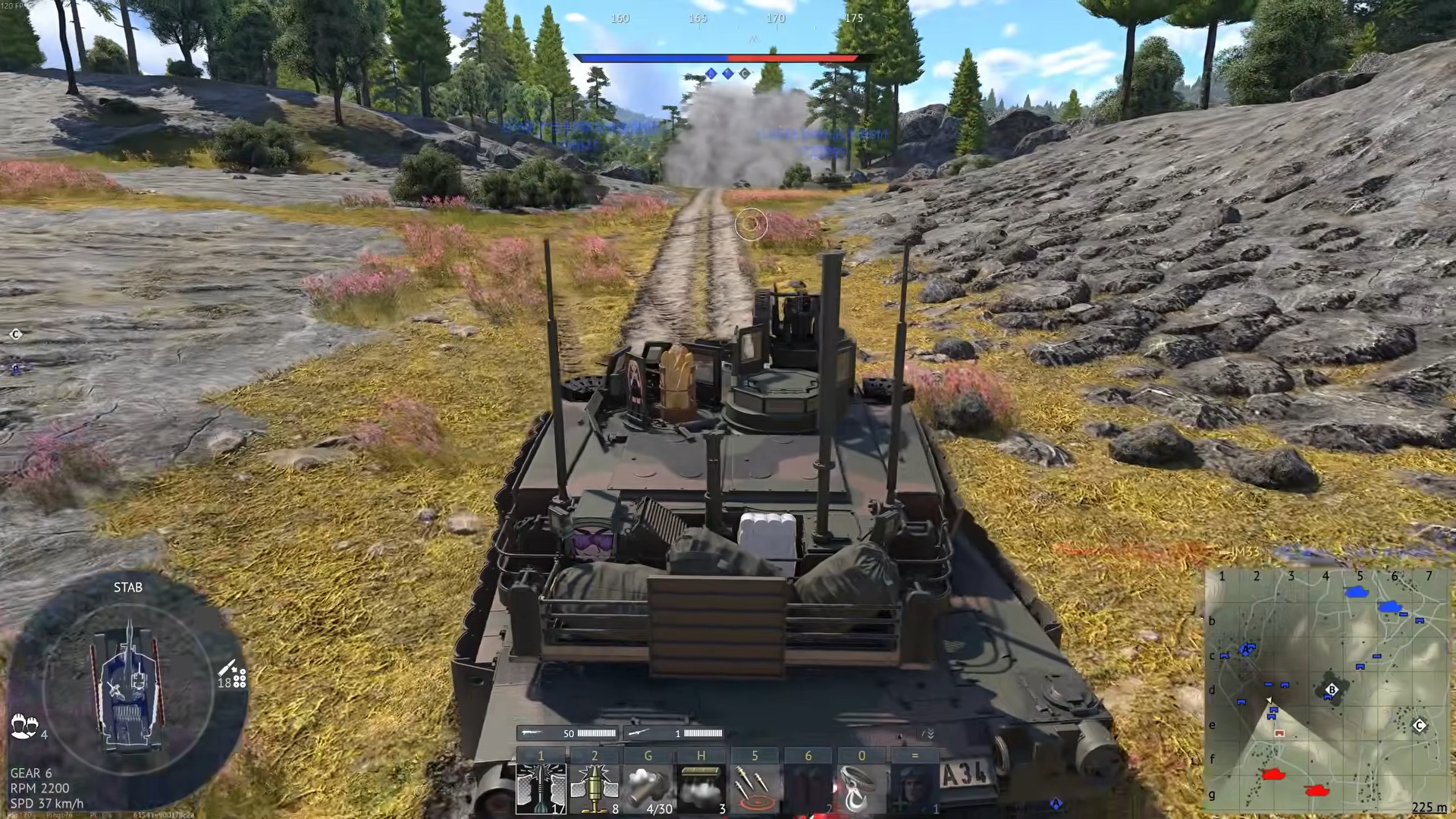Expand the weapon bar with the double chevron
The height and width of the screenshot is (819, 1456).
[930, 735]
